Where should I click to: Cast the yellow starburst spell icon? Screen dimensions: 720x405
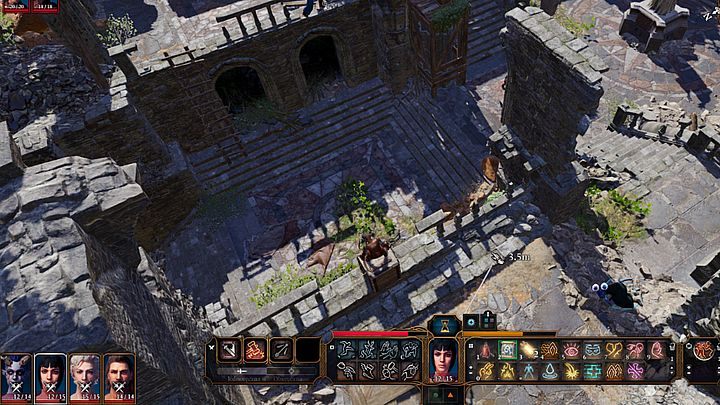click(x=571, y=371)
